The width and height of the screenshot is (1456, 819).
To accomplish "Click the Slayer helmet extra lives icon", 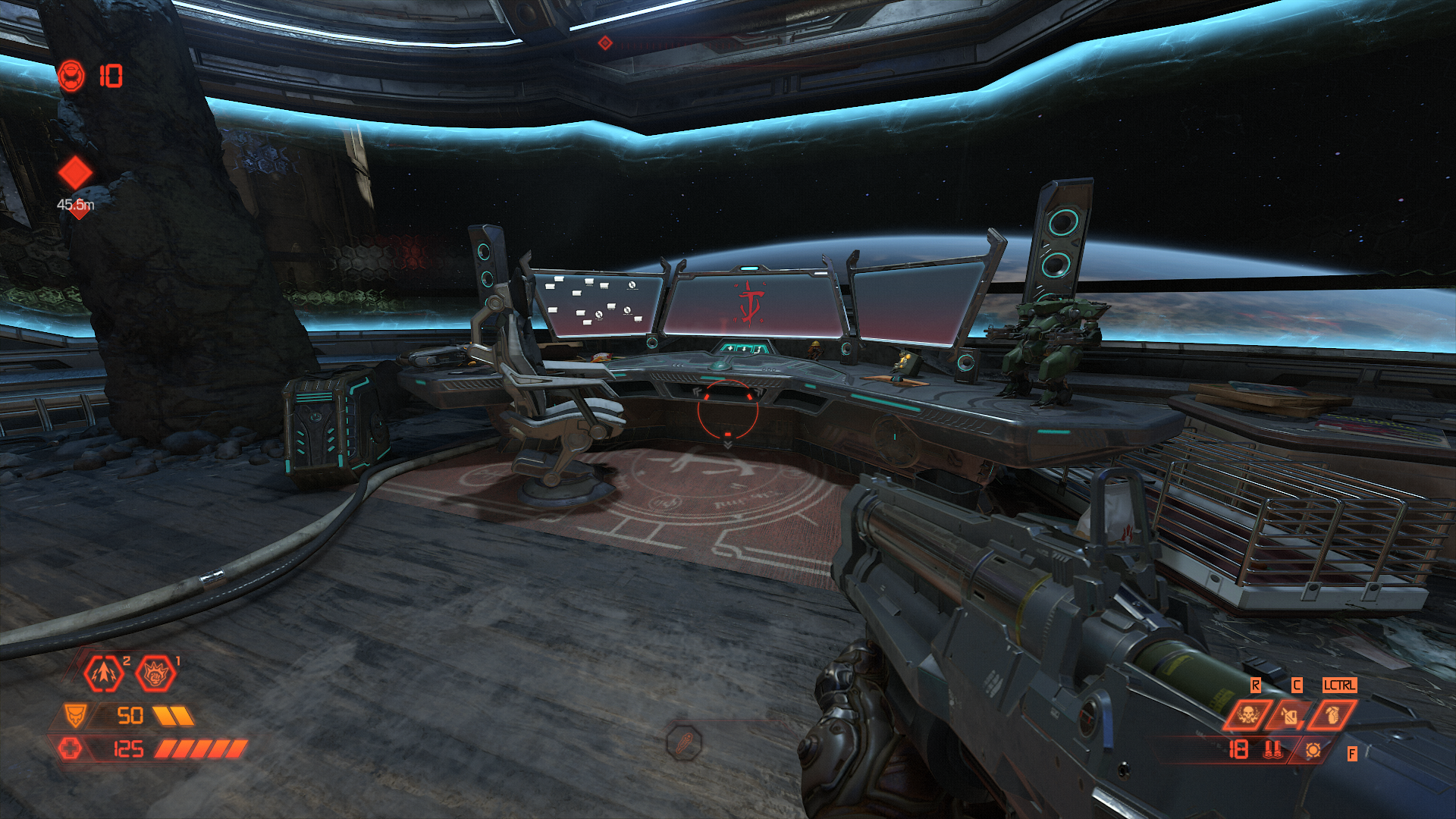I will pyautogui.click(x=71, y=76).
